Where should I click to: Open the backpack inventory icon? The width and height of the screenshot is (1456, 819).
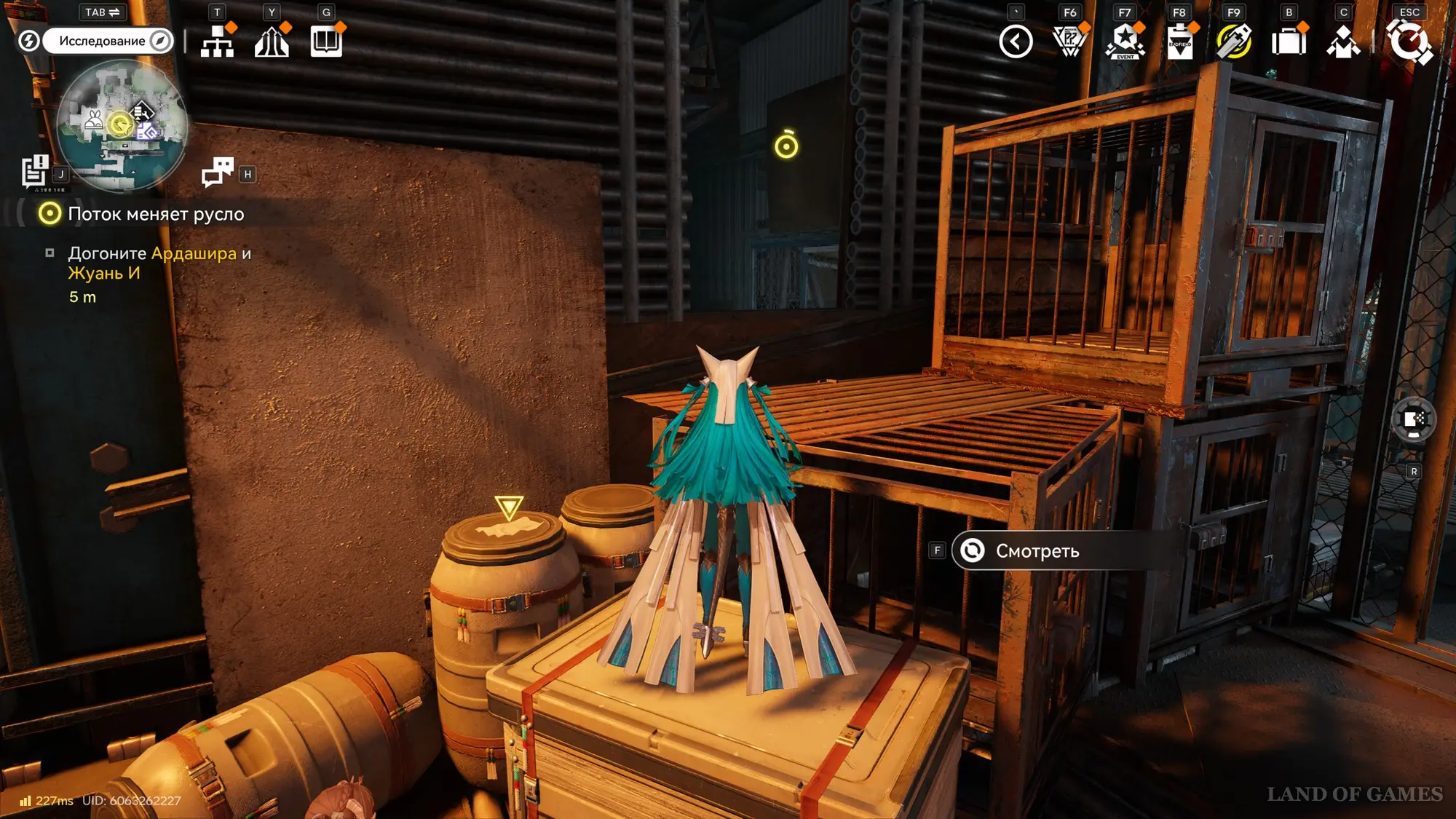click(1289, 41)
